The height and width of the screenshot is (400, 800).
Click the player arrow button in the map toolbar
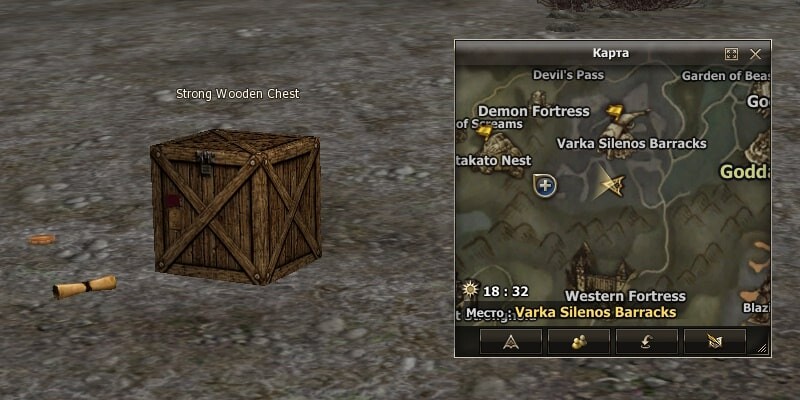[510, 341]
